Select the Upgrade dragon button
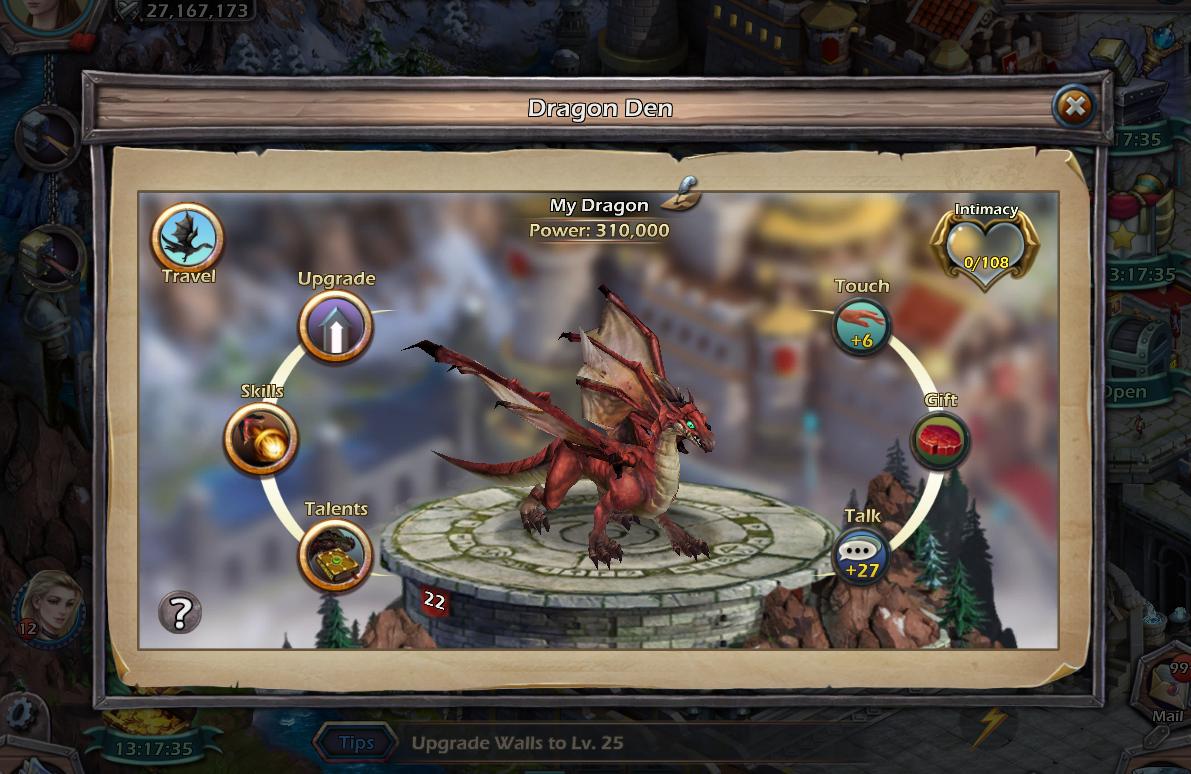The image size is (1191, 774). coord(336,327)
